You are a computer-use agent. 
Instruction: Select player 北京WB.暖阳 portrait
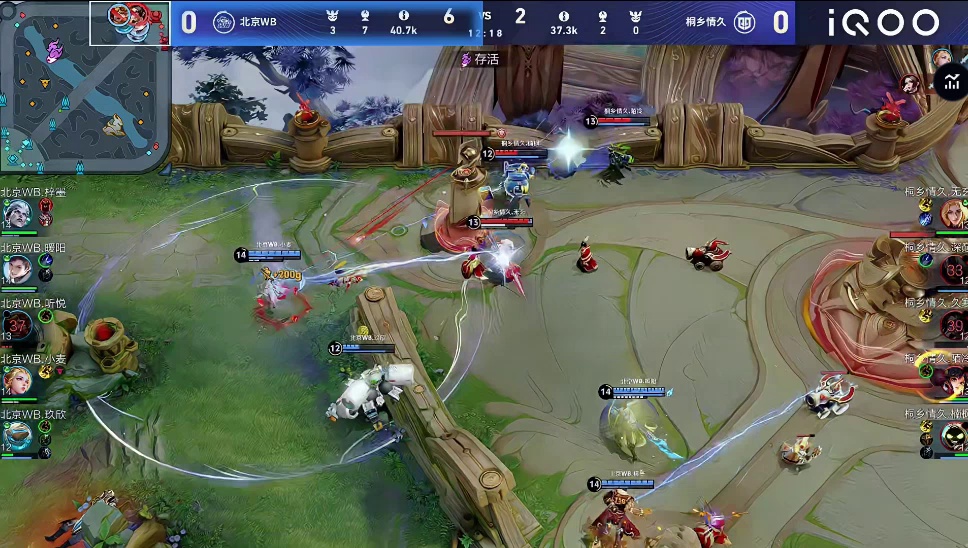pyautogui.click(x=17, y=269)
